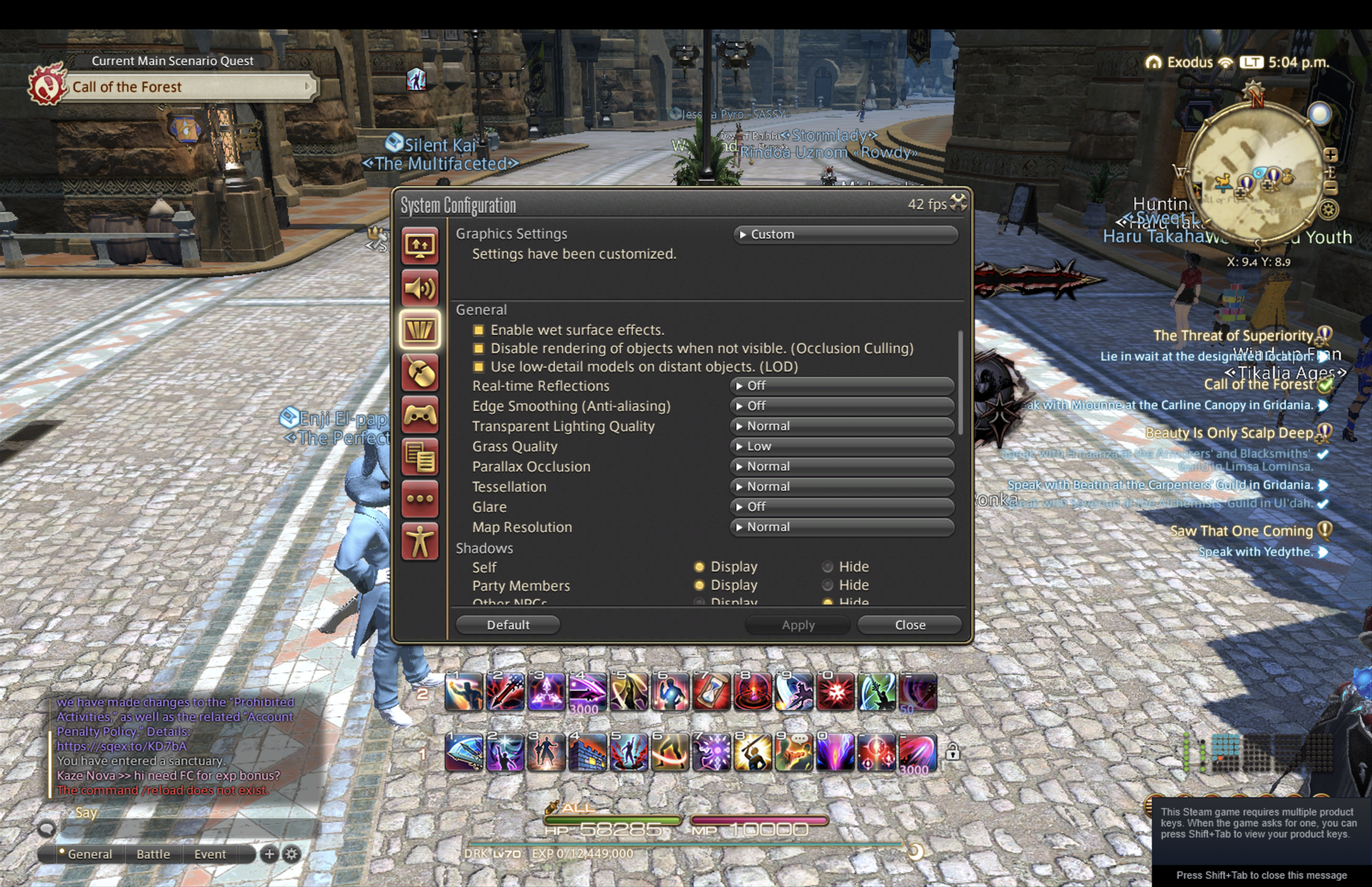Switch to the Sound Settings tab
This screenshot has width=1372, height=887.
click(x=420, y=288)
